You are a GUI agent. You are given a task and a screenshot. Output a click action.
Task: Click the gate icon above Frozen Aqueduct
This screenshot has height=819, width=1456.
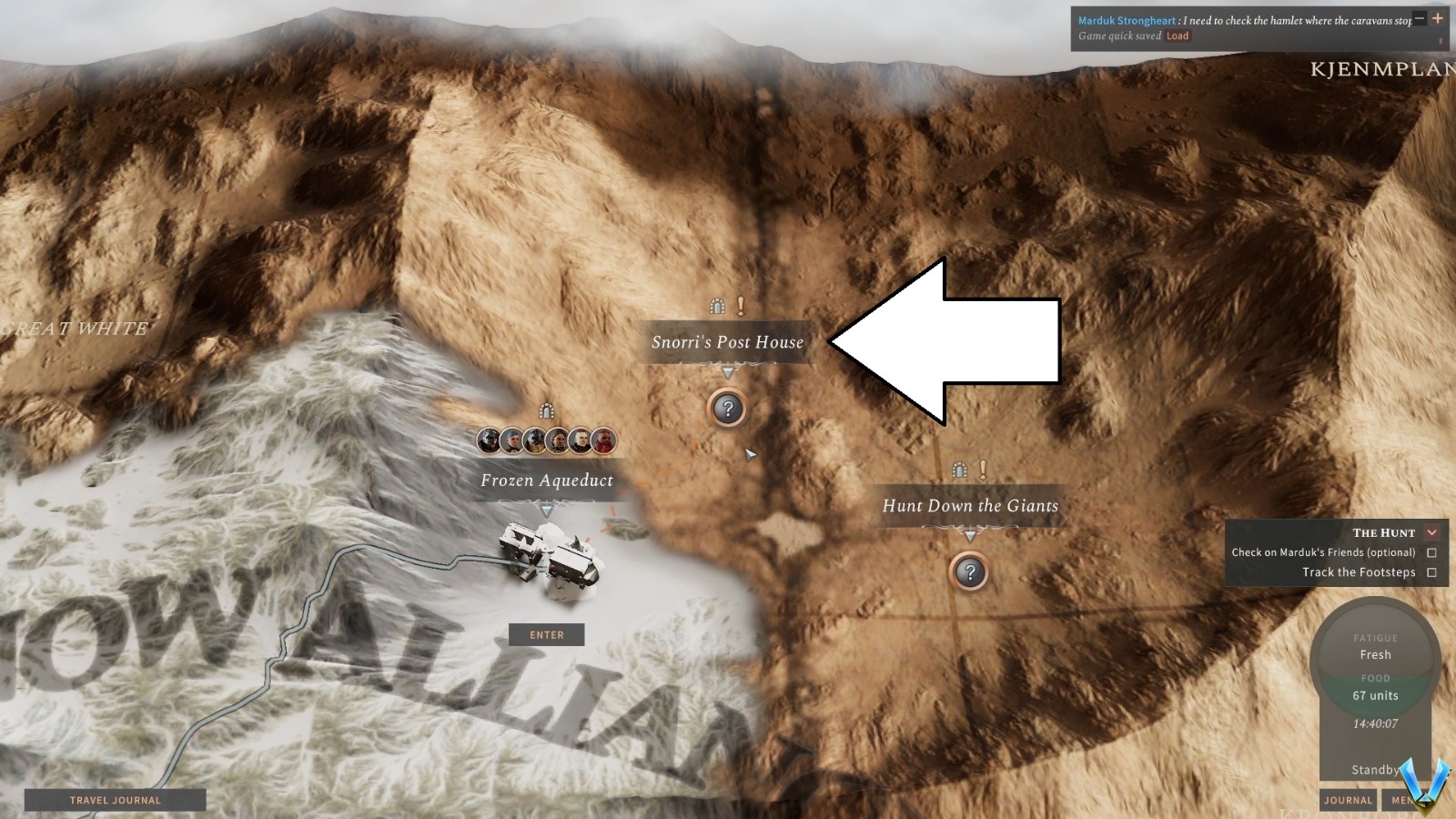(x=547, y=409)
